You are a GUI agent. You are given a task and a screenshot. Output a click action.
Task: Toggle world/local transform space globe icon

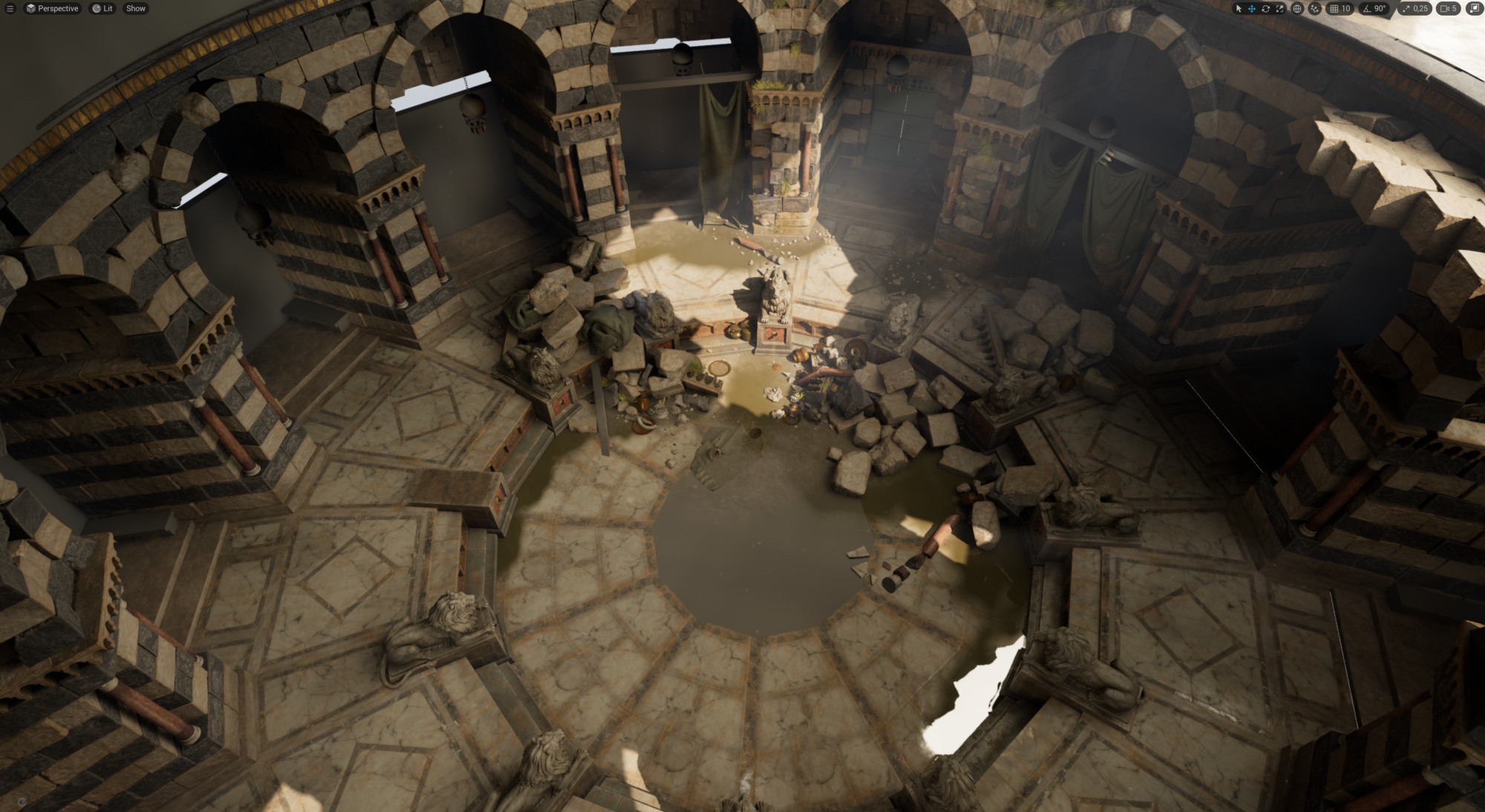(1297, 8)
